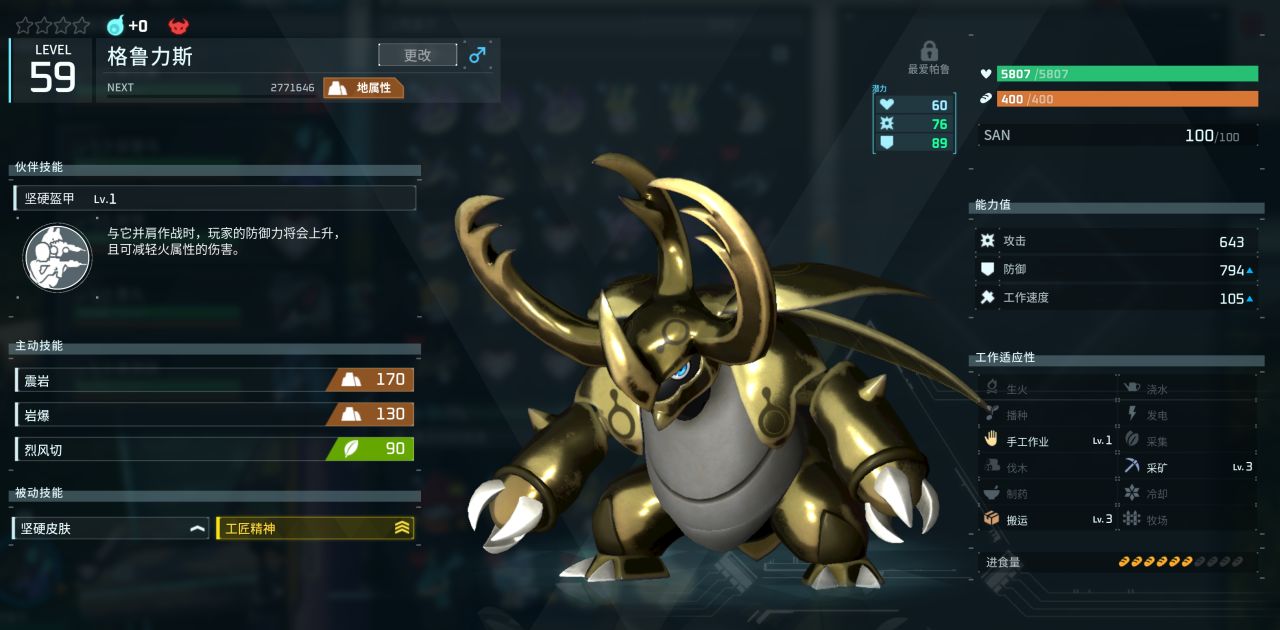Image resolution: width=1280 pixels, height=630 pixels.
Task: Choose the 烈风切 active skill row
Action: [214, 449]
